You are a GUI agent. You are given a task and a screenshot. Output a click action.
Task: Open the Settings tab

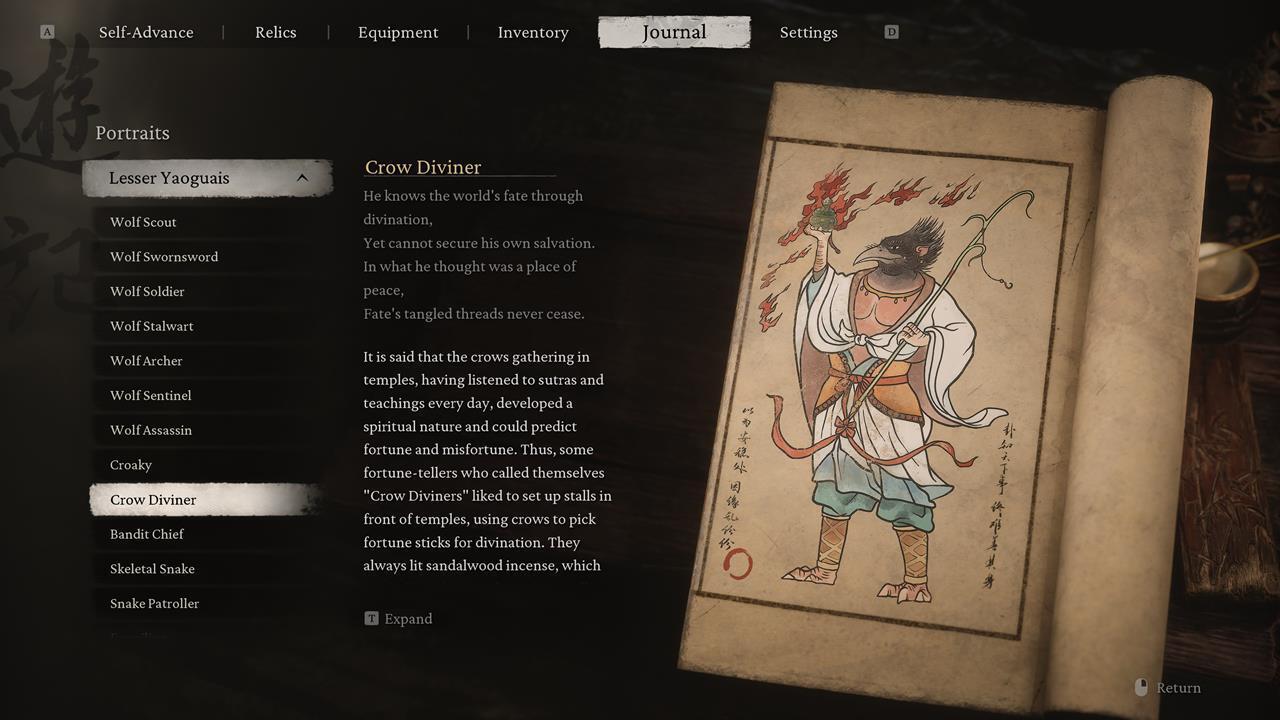click(x=808, y=32)
